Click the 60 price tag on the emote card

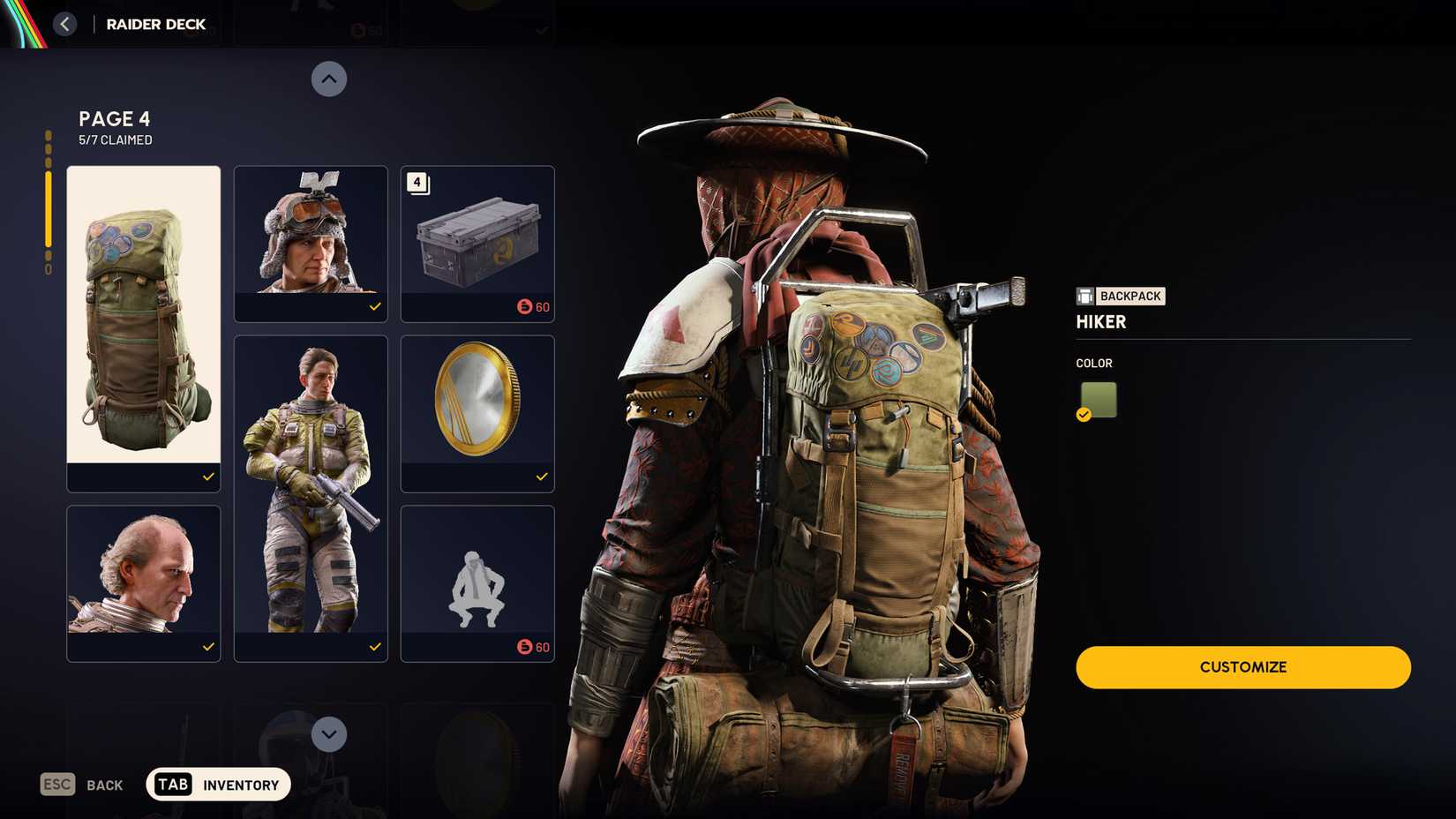coord(536,647)
